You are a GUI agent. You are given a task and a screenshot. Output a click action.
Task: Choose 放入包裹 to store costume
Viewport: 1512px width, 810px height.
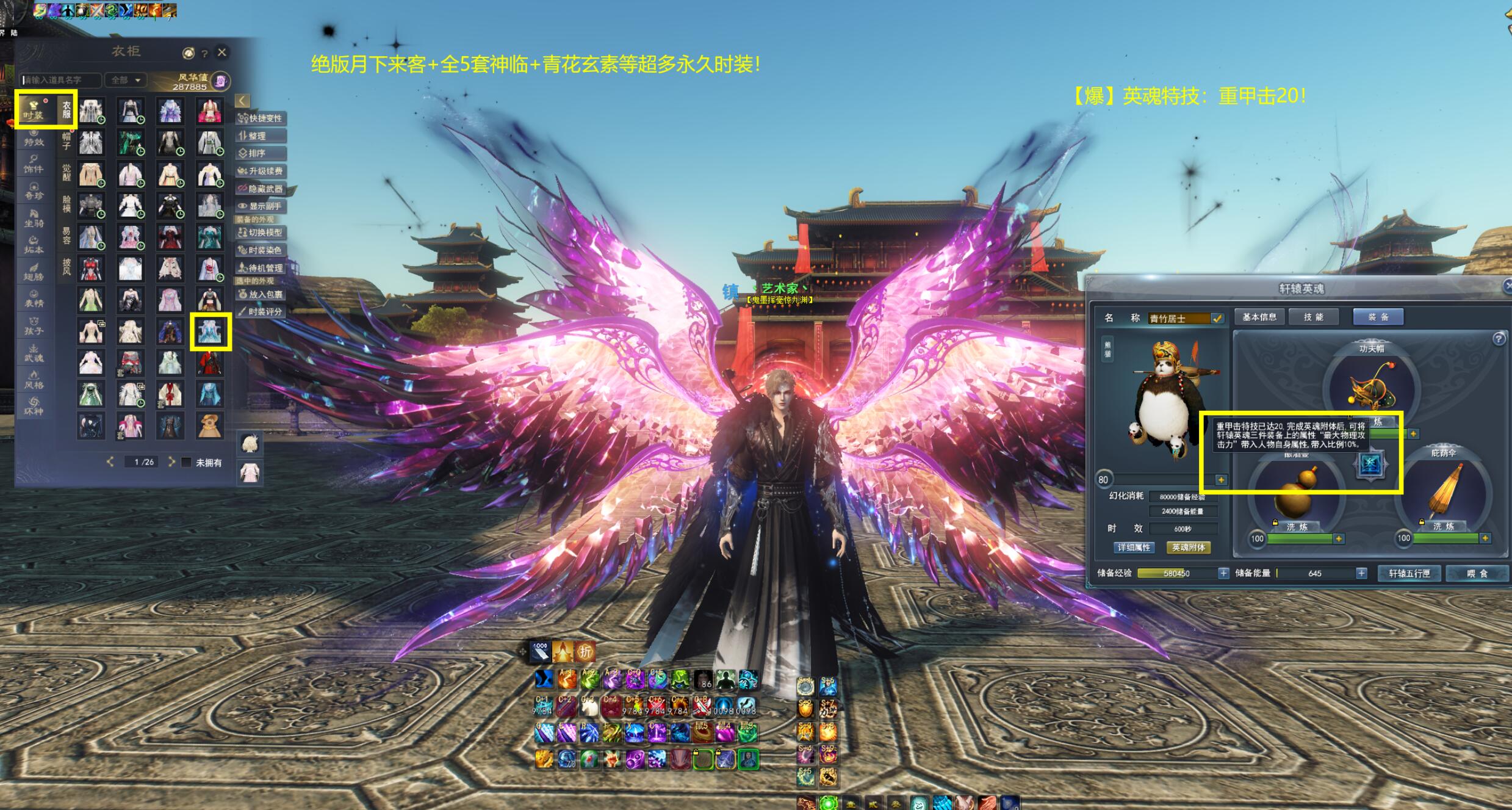coord(261,294)
